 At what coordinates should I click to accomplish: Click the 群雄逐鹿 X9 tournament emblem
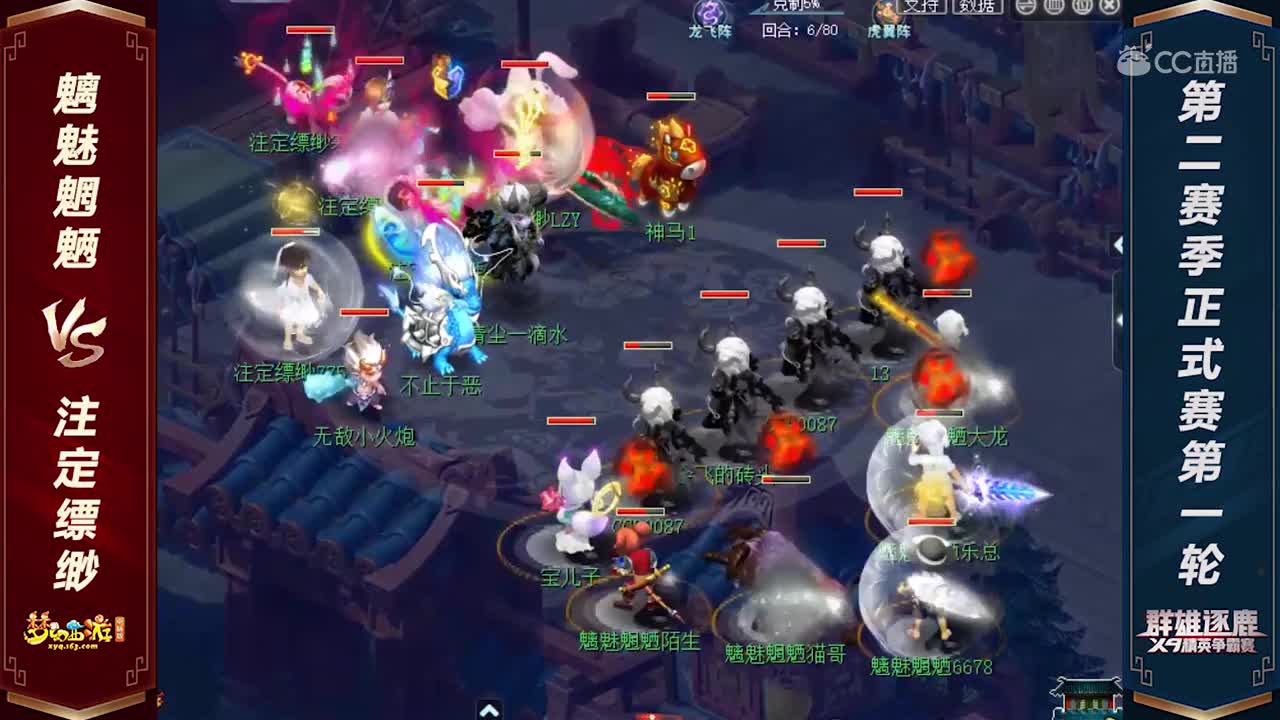pos(1202,628)
